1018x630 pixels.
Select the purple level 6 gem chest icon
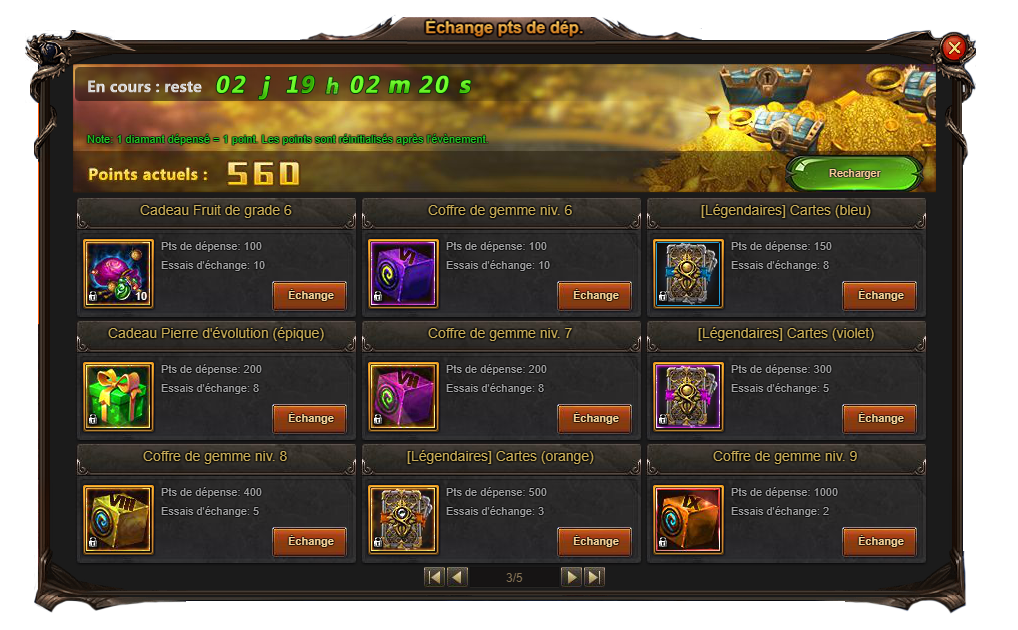coord(403,273)
